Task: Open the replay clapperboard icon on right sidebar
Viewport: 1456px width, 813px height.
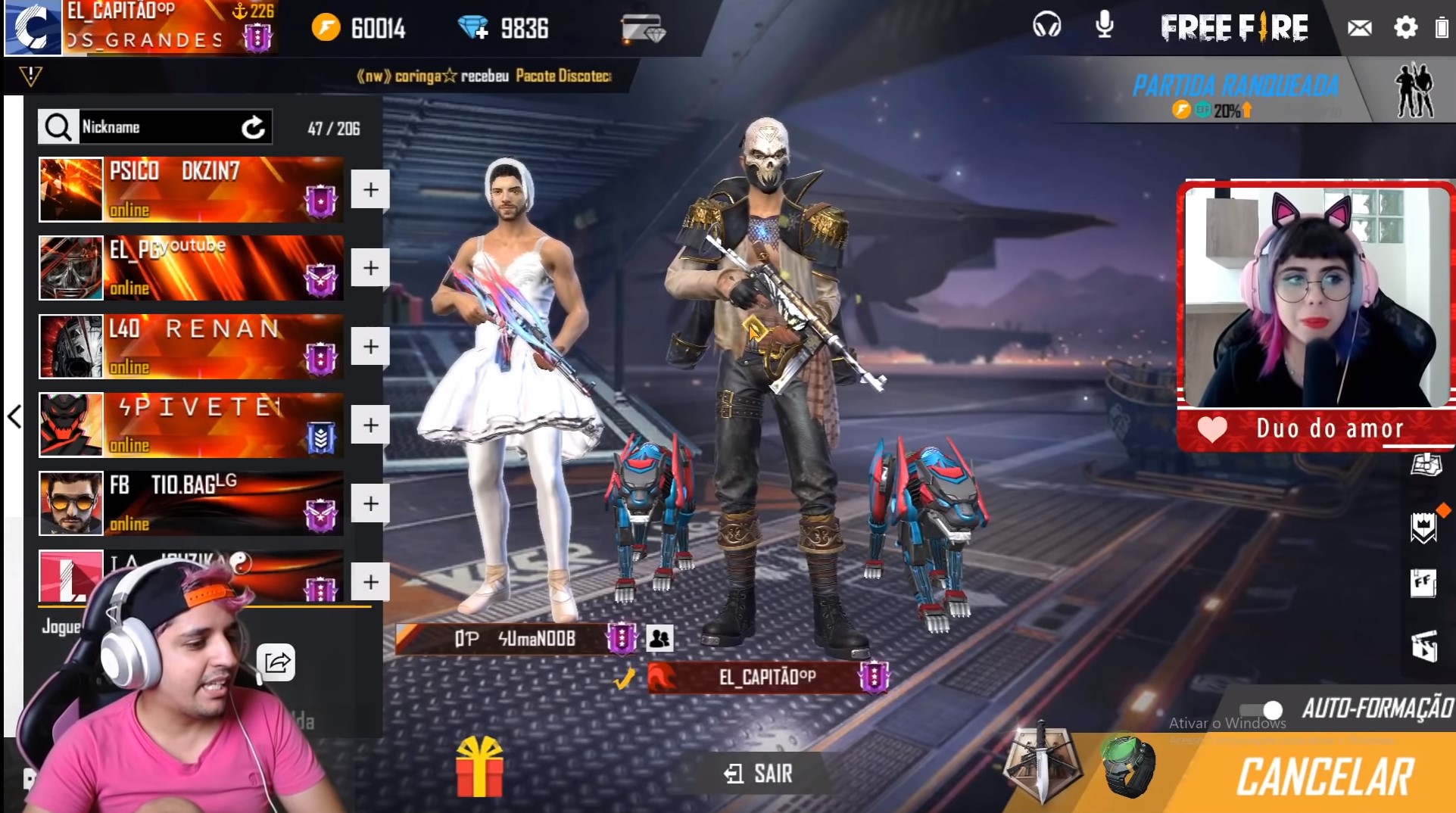Action: click(1426, 647)
